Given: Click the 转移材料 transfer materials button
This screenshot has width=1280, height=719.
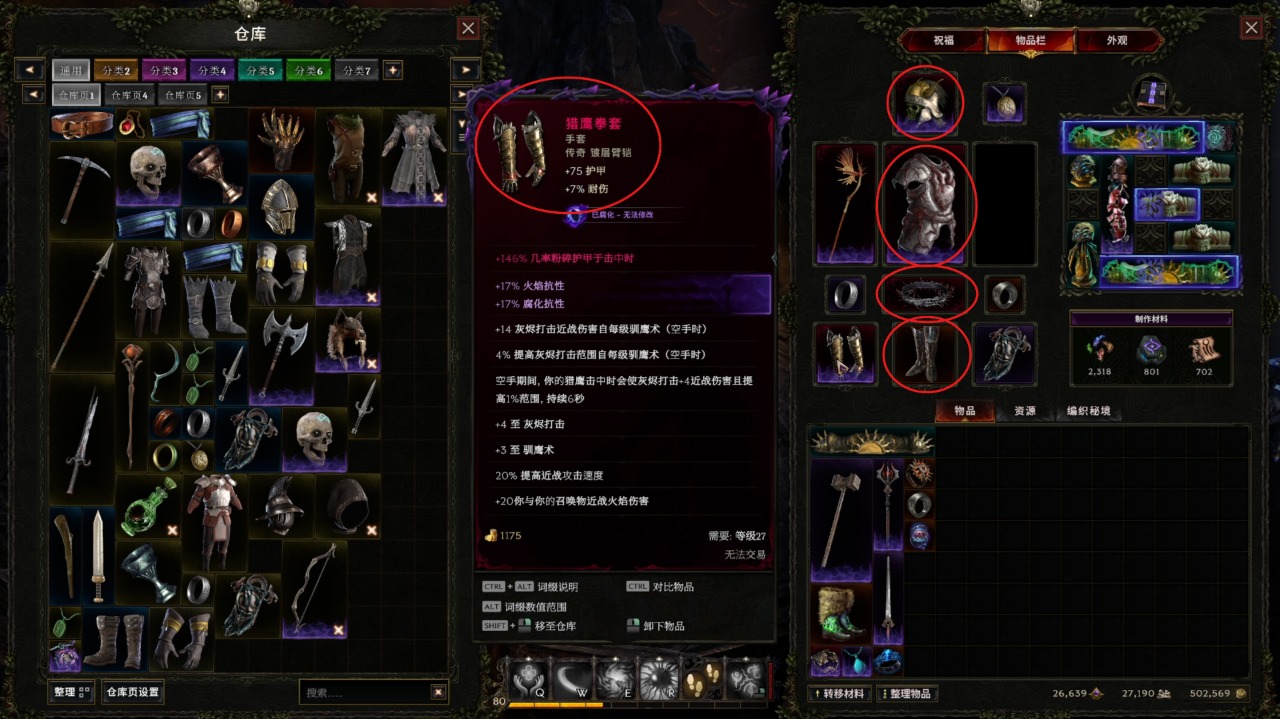Looking at the screenshot, I should click(x=840, y=694).
